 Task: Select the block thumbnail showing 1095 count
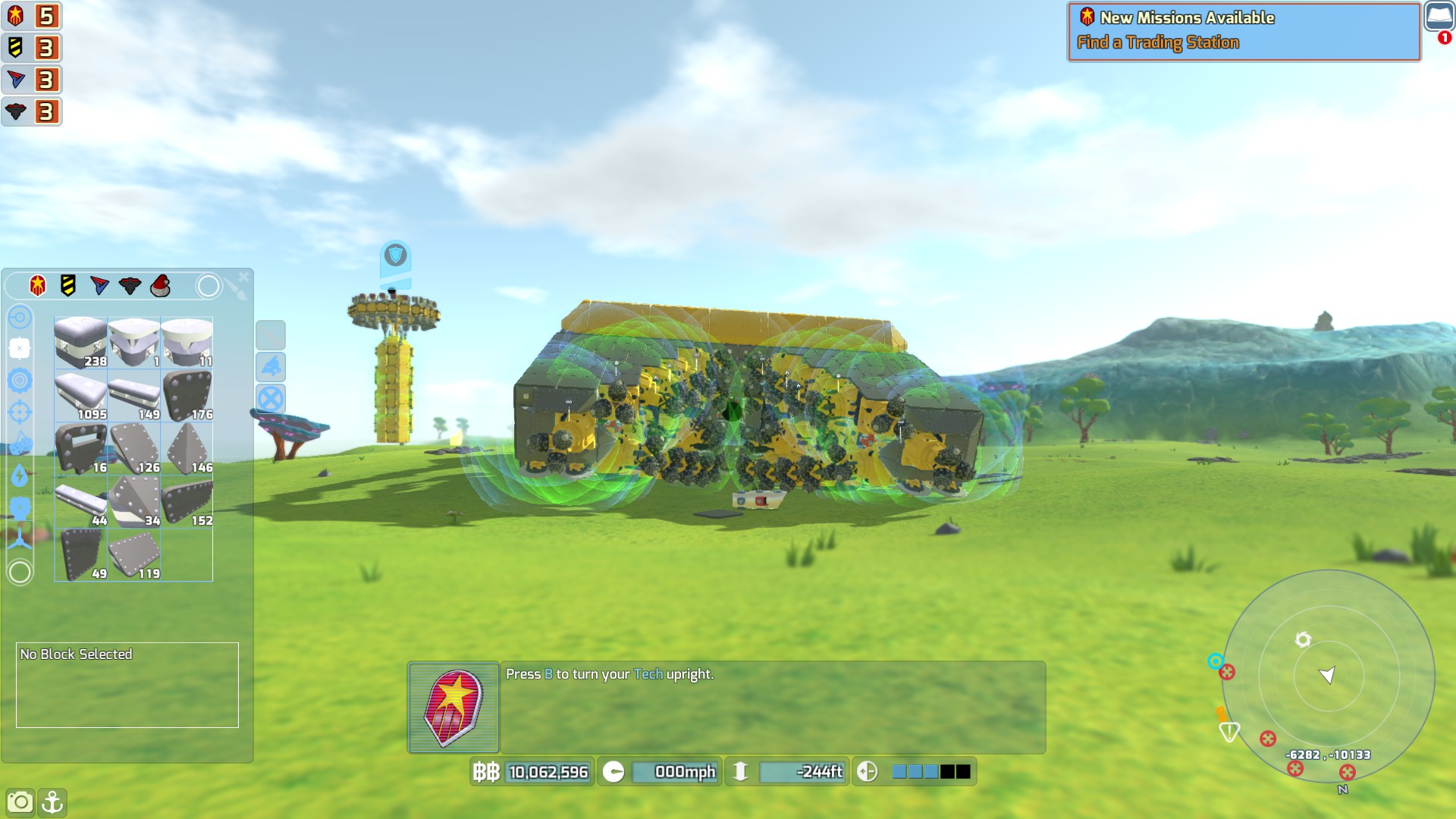pos(80,394)
